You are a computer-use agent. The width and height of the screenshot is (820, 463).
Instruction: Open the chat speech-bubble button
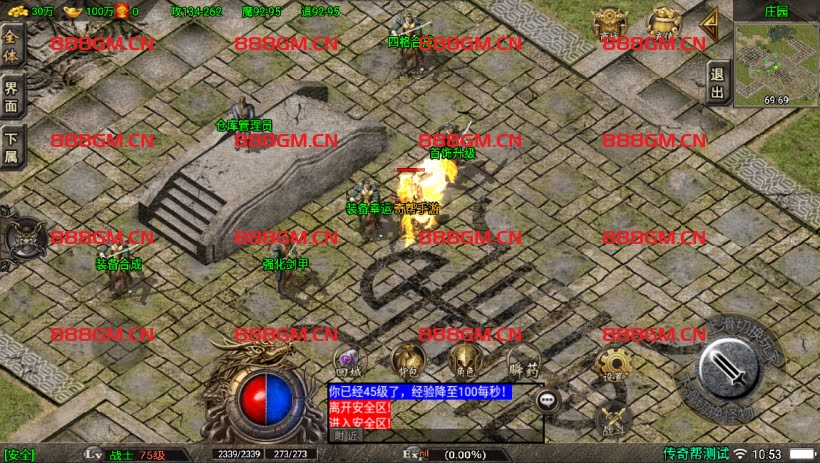click(548, 400)
